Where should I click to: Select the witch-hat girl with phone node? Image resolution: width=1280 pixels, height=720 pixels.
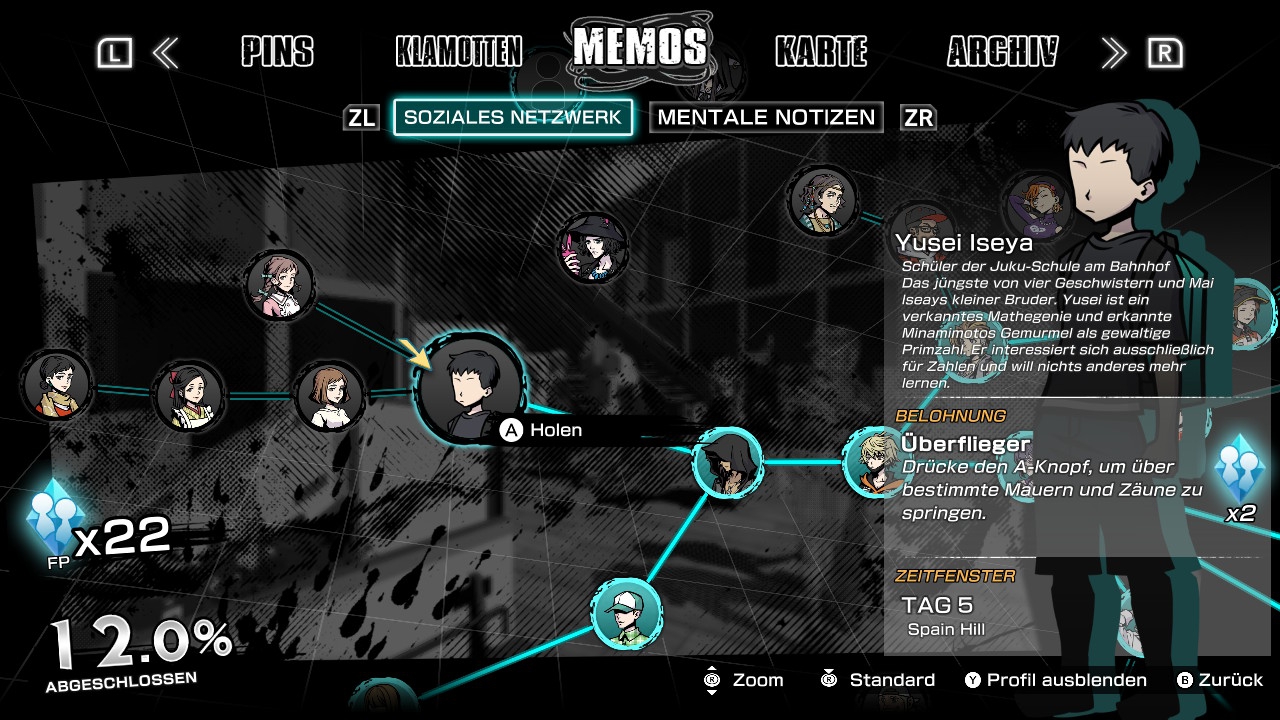[x=593, y=247]
